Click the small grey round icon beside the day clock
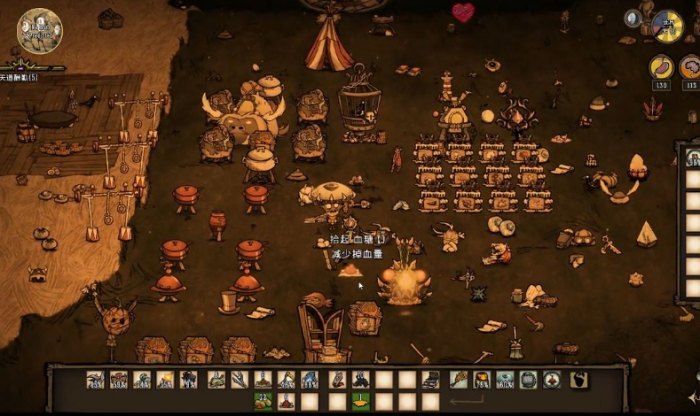 tap(632, 18)
